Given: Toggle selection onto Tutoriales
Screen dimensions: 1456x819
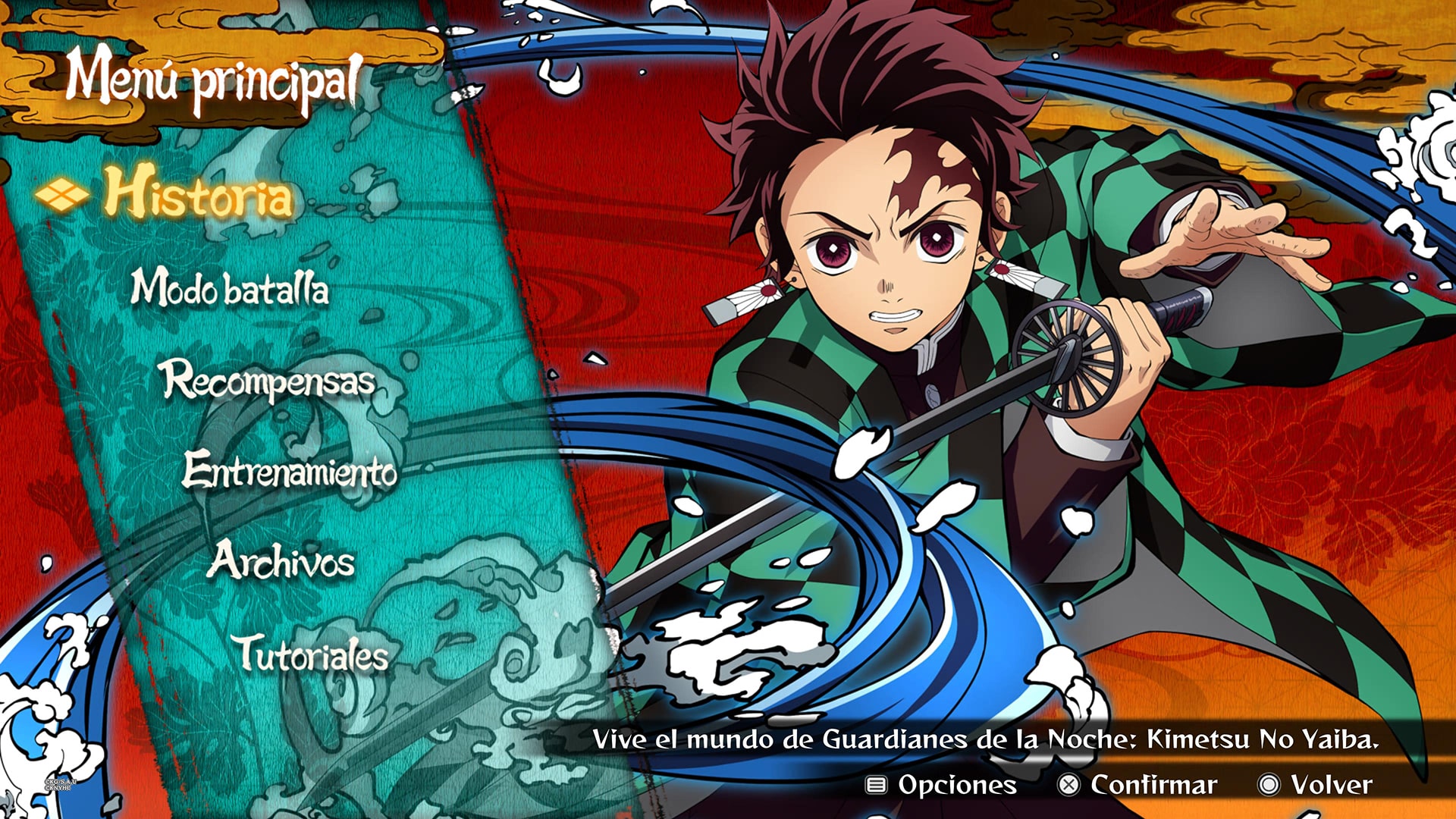Looking at the screenshot, I should tap(311, 654).
